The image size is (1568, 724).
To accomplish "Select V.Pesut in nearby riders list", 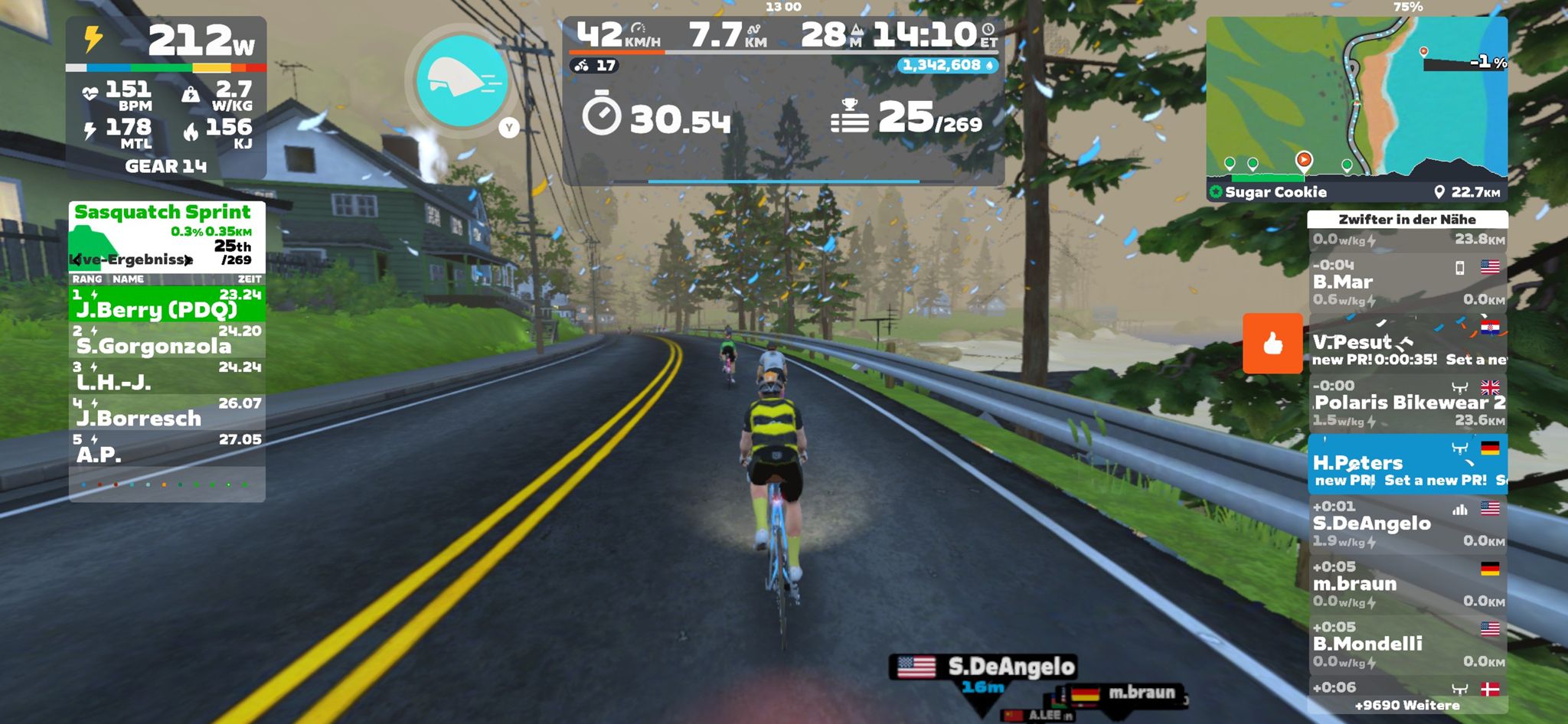I will click(1407, 344).
